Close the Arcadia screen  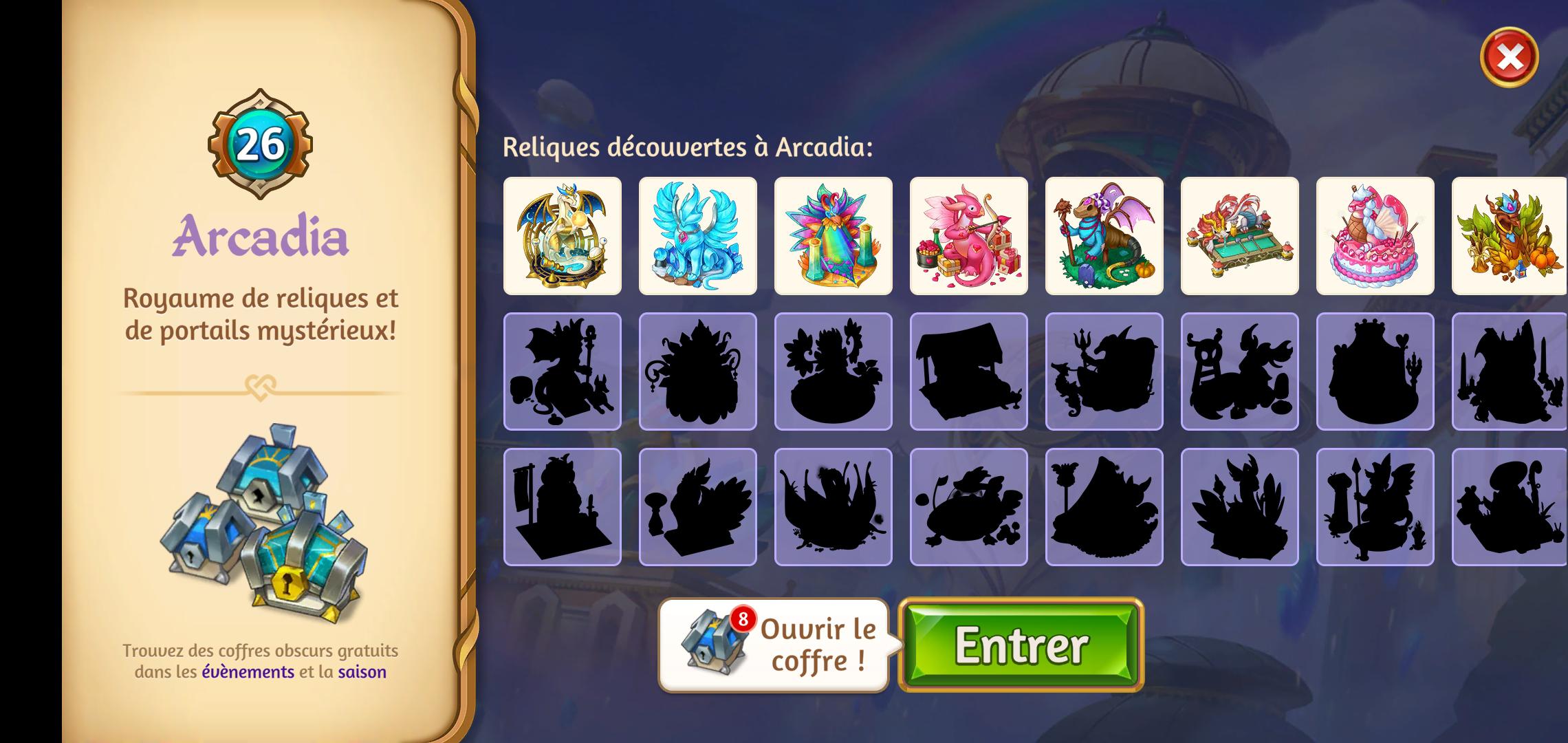tap(1509, 57)
